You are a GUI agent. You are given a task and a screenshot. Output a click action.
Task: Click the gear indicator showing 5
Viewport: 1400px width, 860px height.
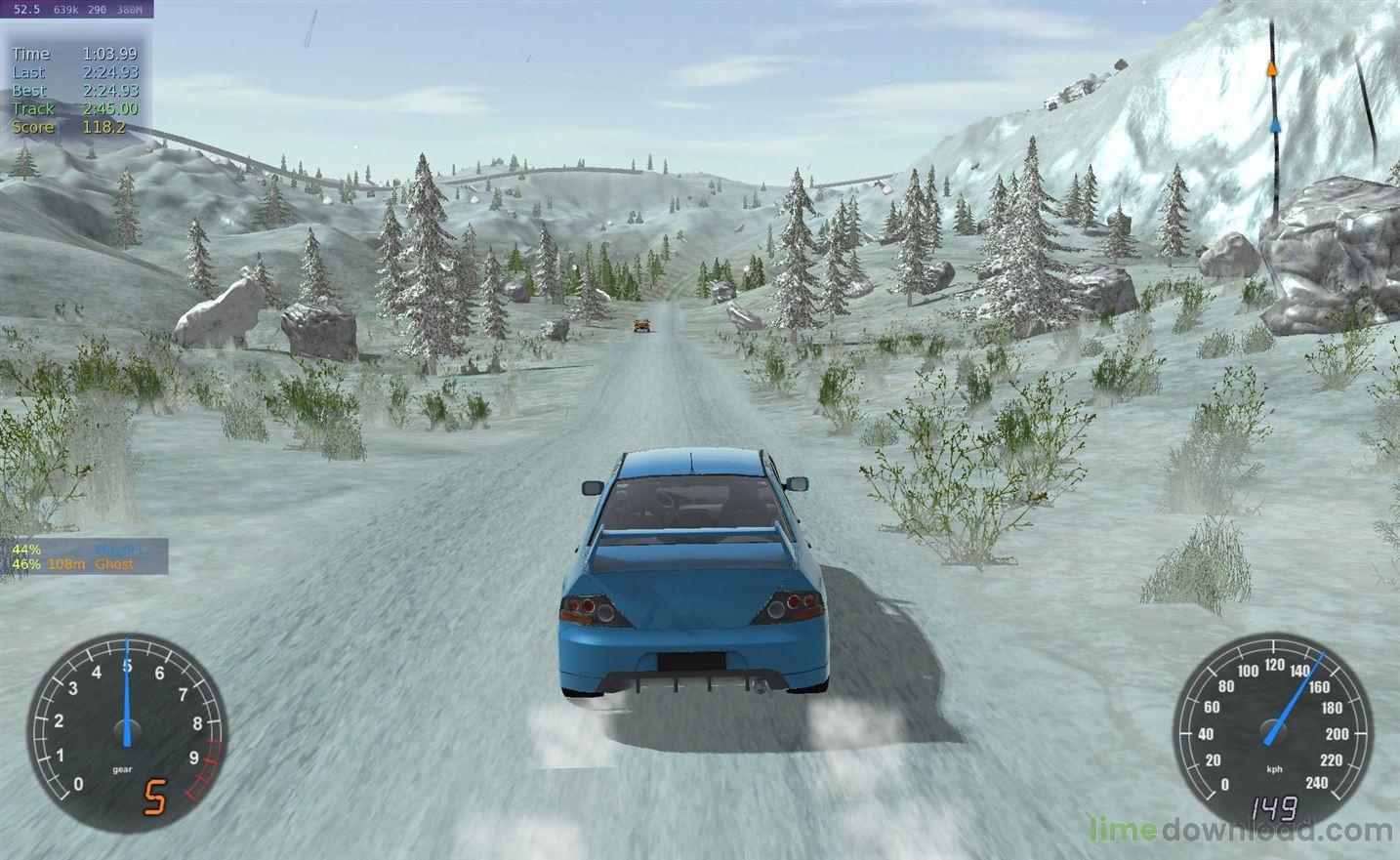154,796
